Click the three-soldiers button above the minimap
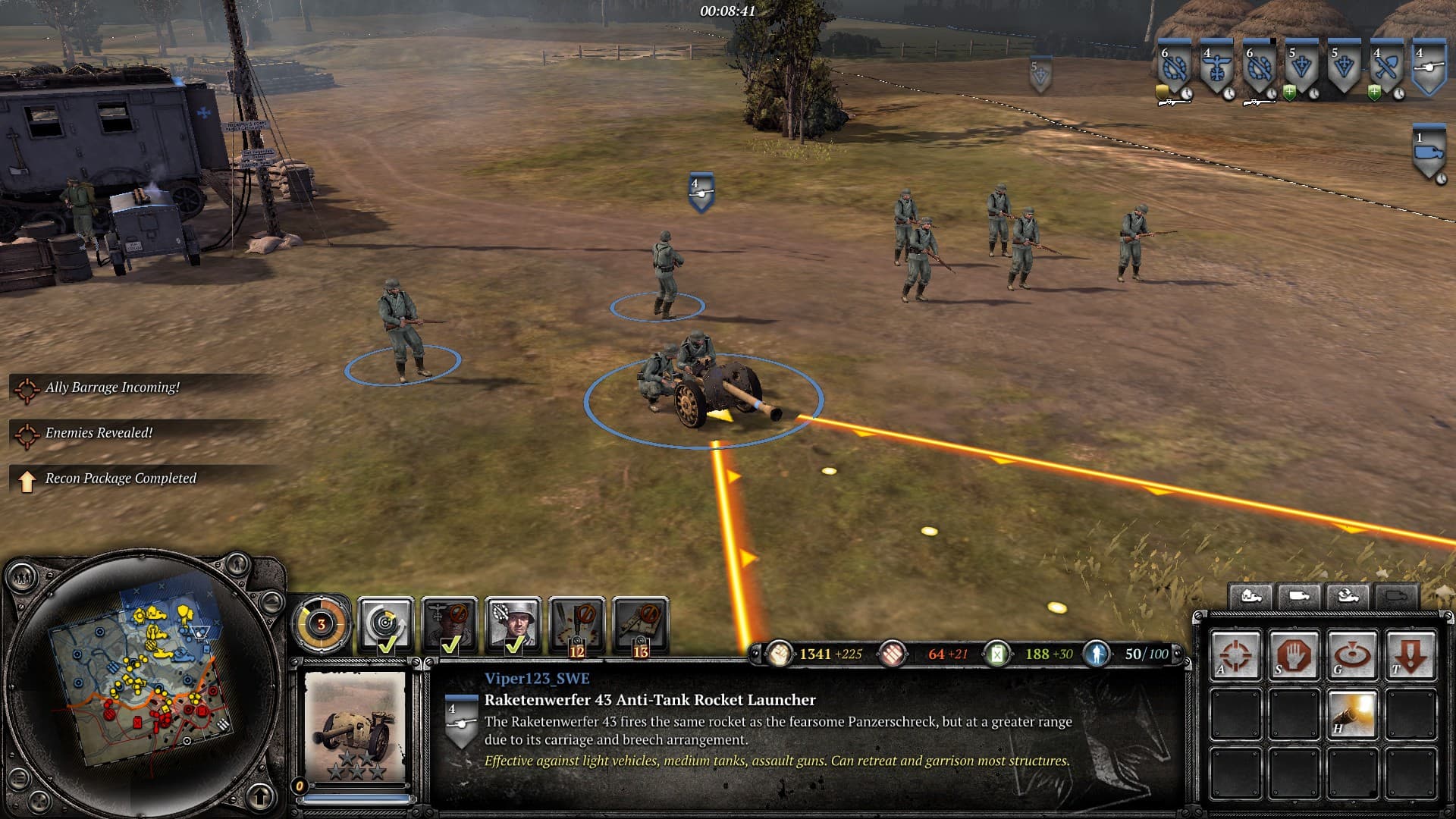1456x819 pixels. (23, 578)
